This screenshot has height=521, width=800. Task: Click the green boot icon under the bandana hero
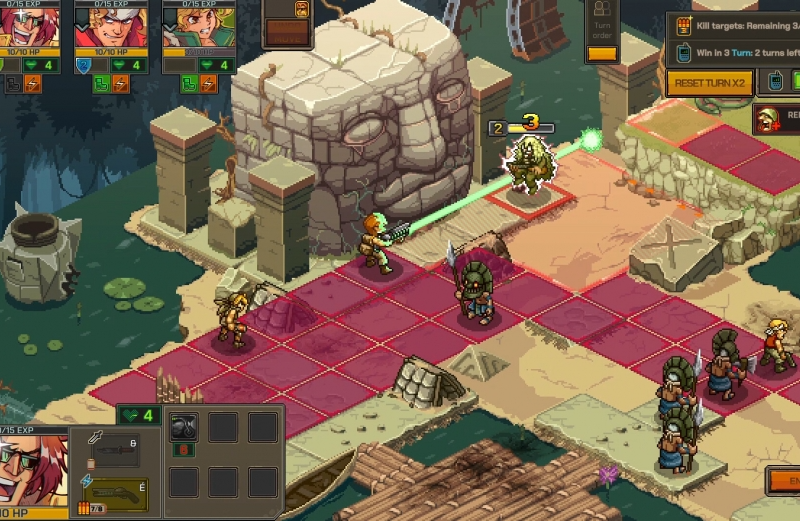point(102,84)
